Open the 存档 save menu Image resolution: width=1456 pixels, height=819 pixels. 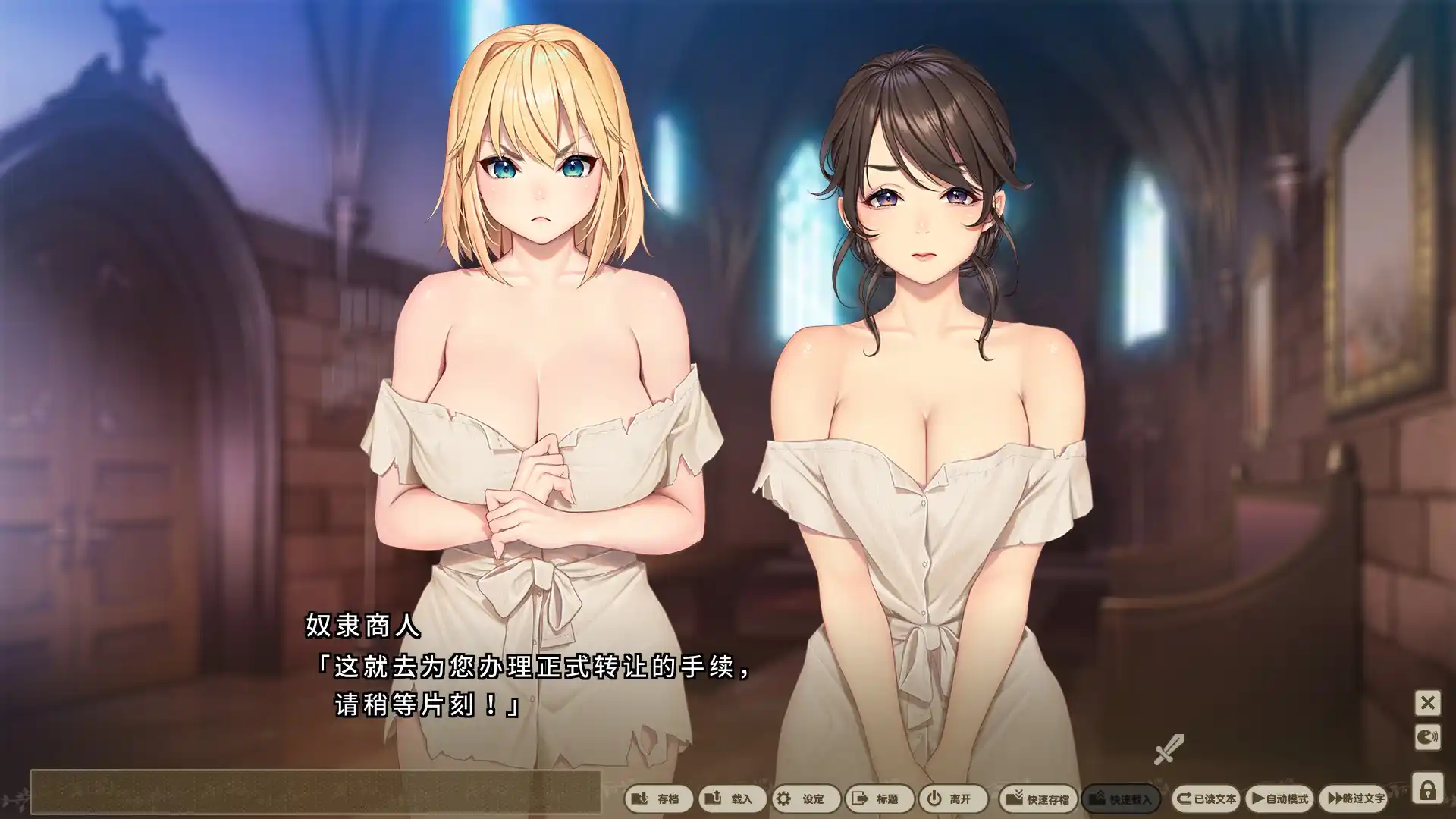[658, 799]
